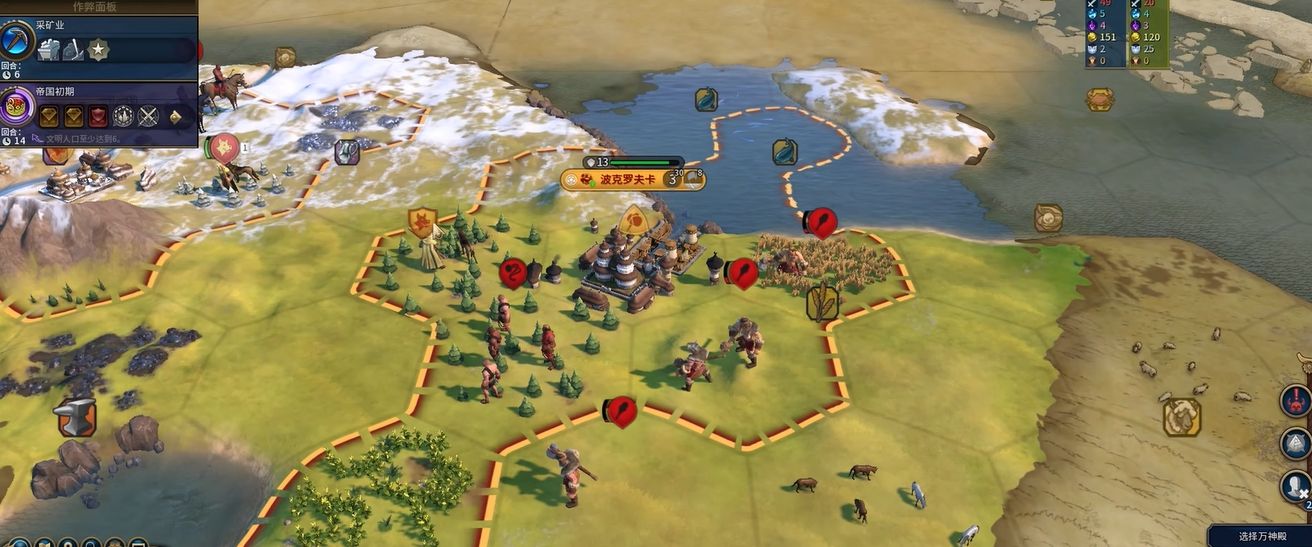Select the iron anvil resource icon

coord(76,417)
